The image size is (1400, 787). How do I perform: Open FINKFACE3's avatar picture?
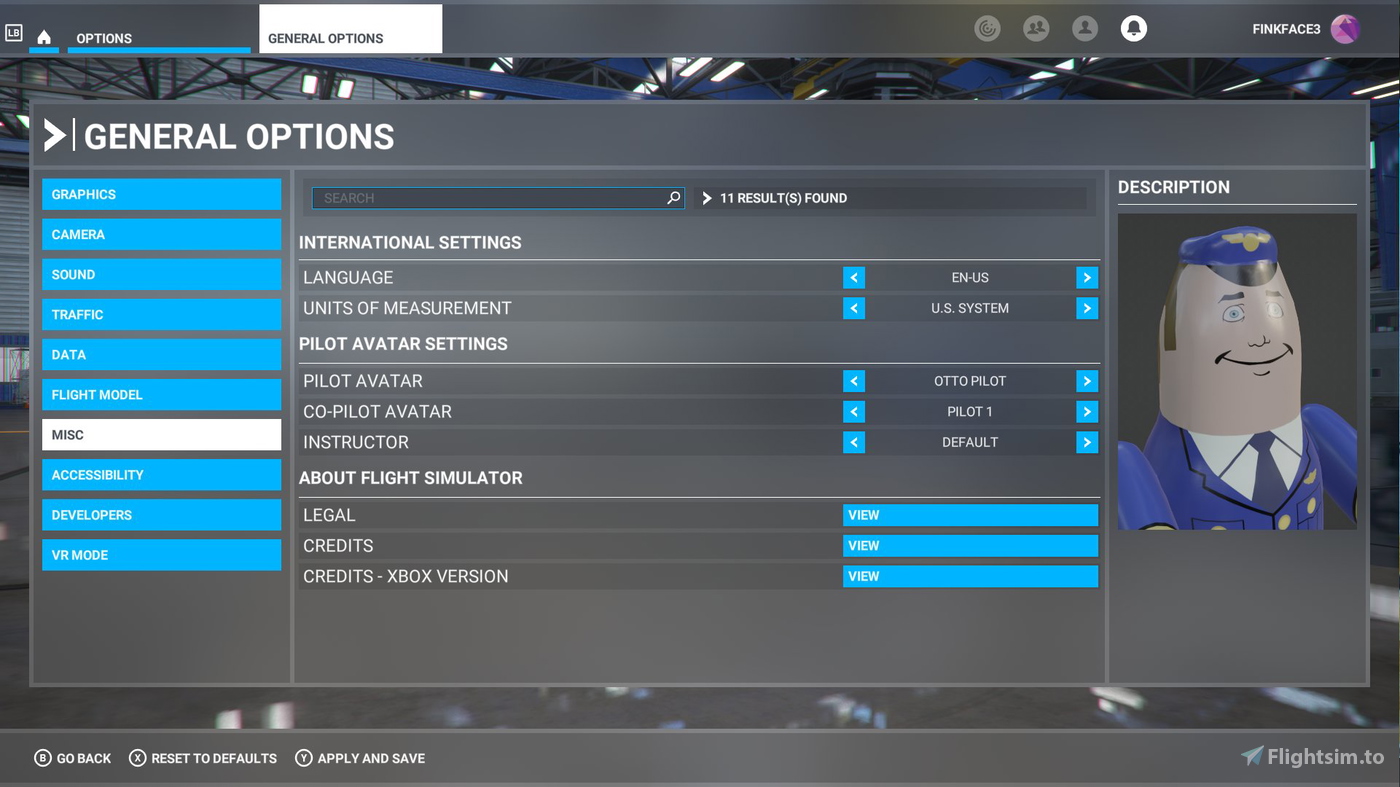[1345, 29]
